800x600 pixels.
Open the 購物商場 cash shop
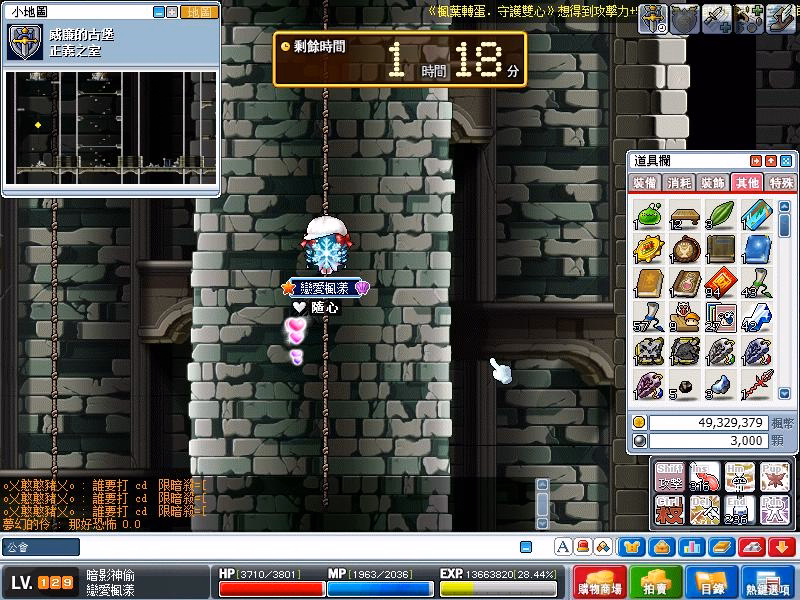coord(600,583)
